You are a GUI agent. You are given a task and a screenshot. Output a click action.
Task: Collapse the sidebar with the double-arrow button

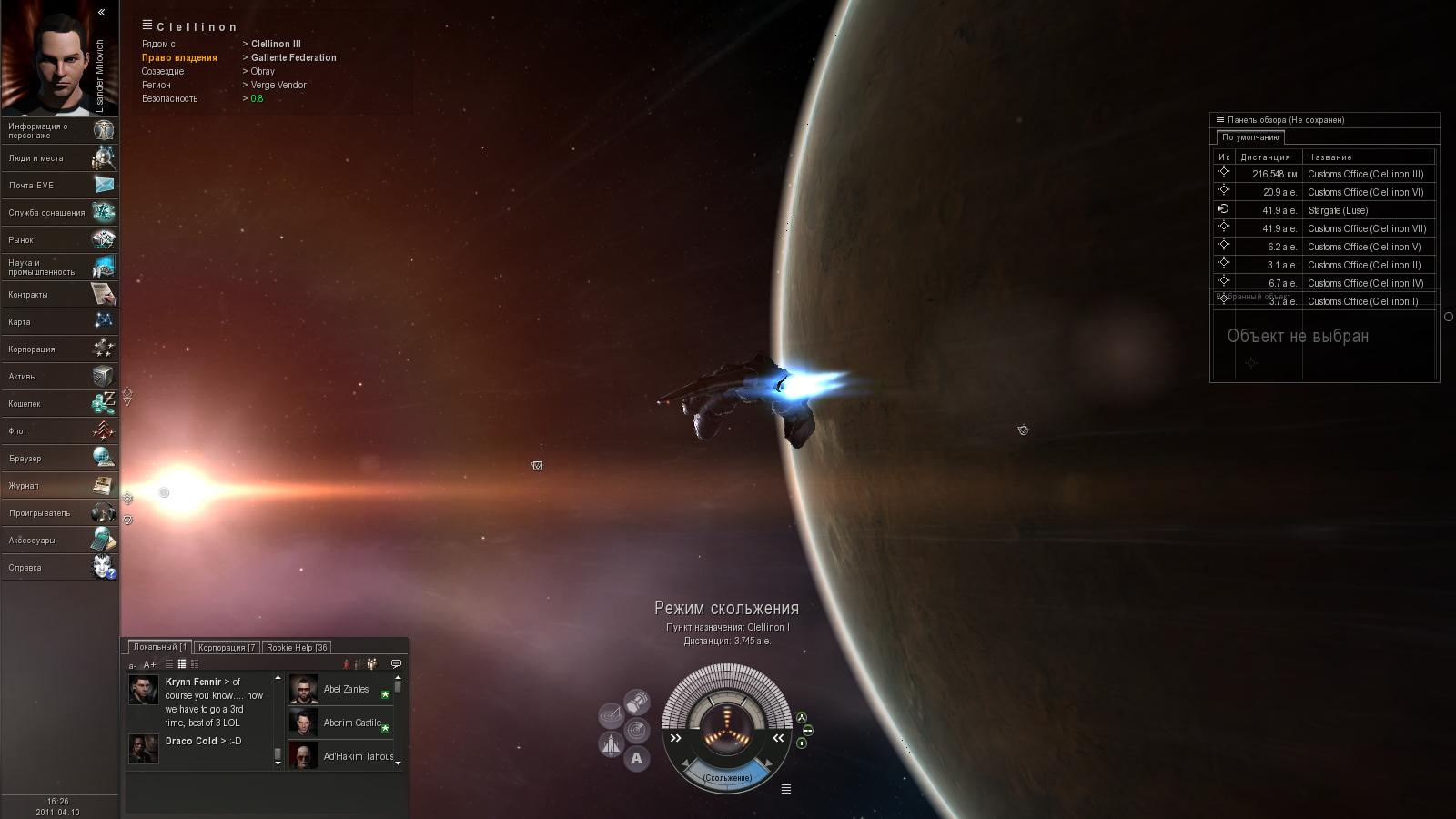point(102,13)
